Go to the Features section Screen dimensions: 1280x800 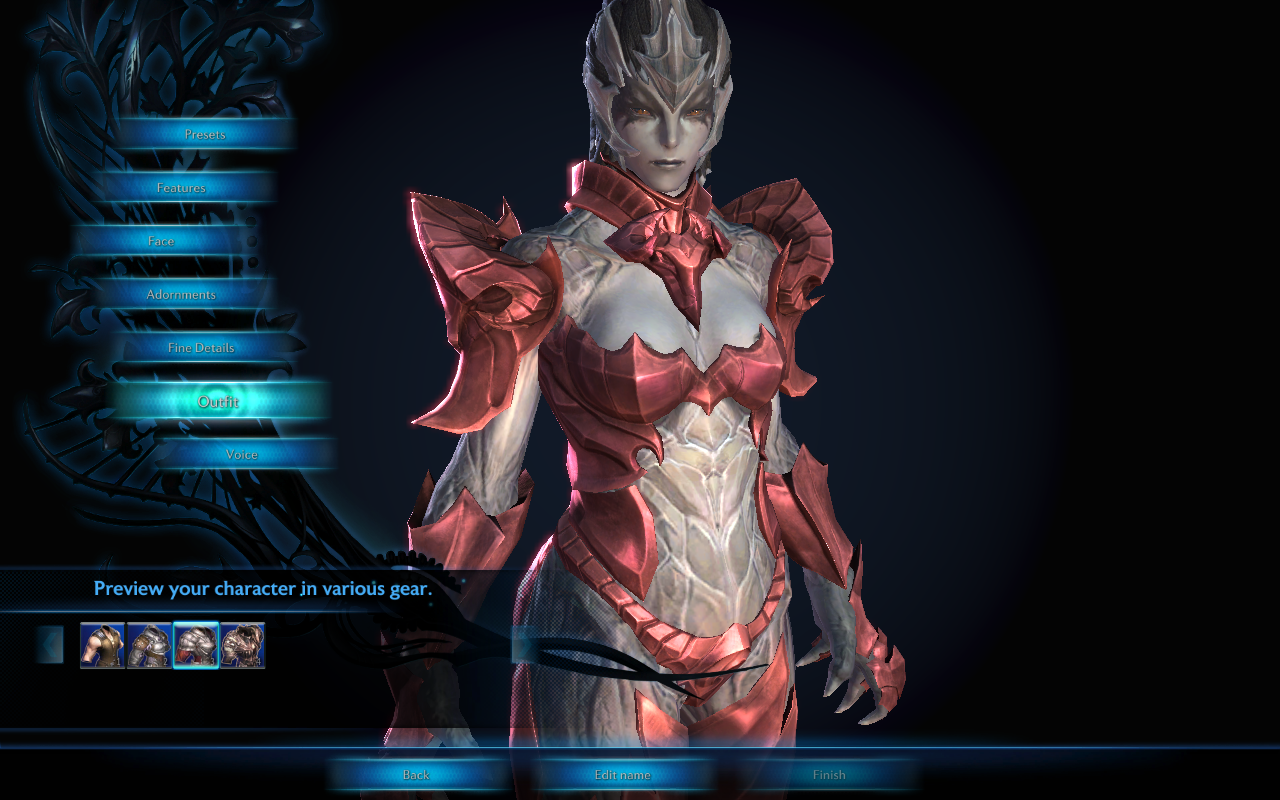[181, 188]
